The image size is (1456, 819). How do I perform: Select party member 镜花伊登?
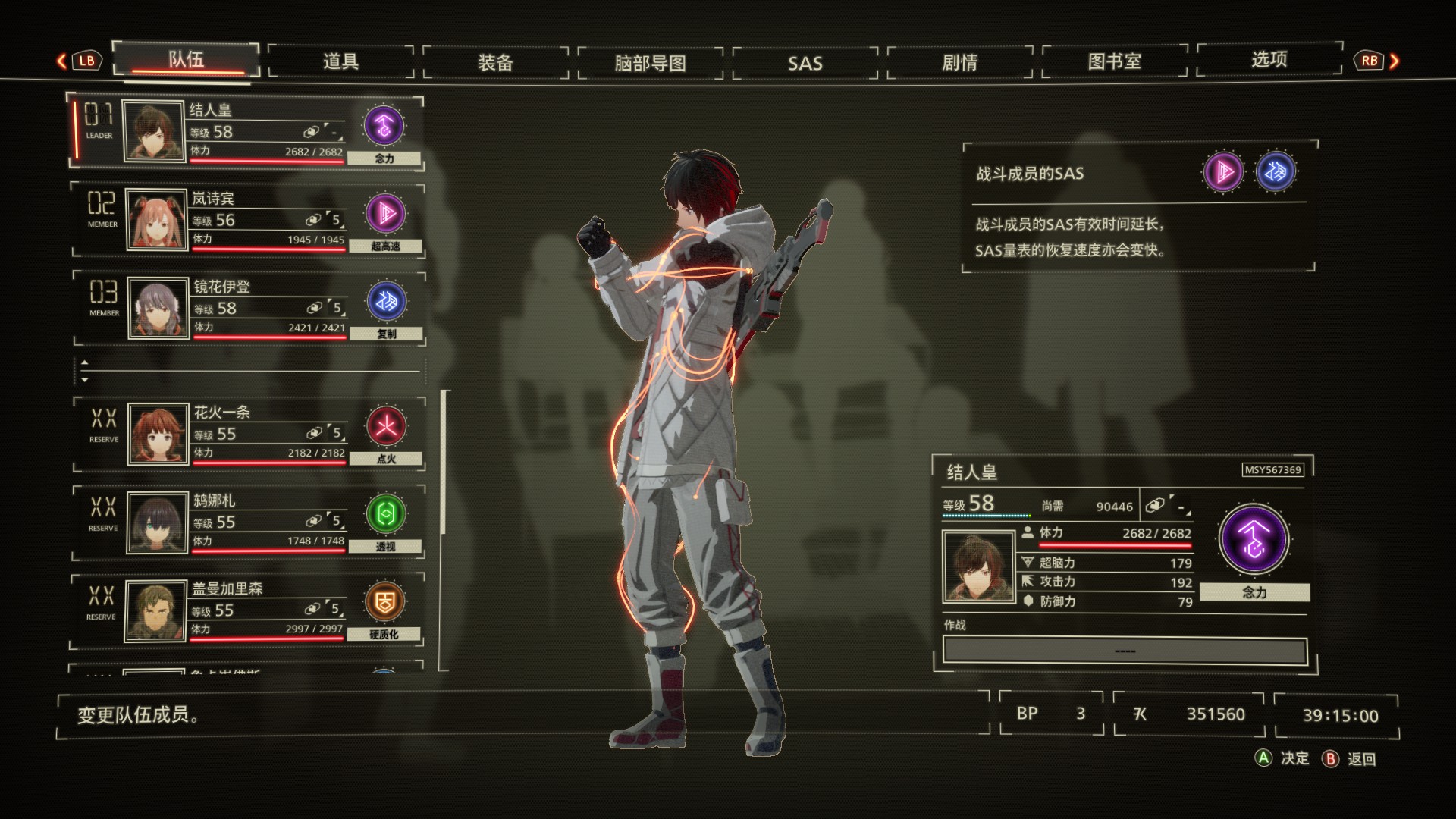pyautogui.click(x=235, y=307)
